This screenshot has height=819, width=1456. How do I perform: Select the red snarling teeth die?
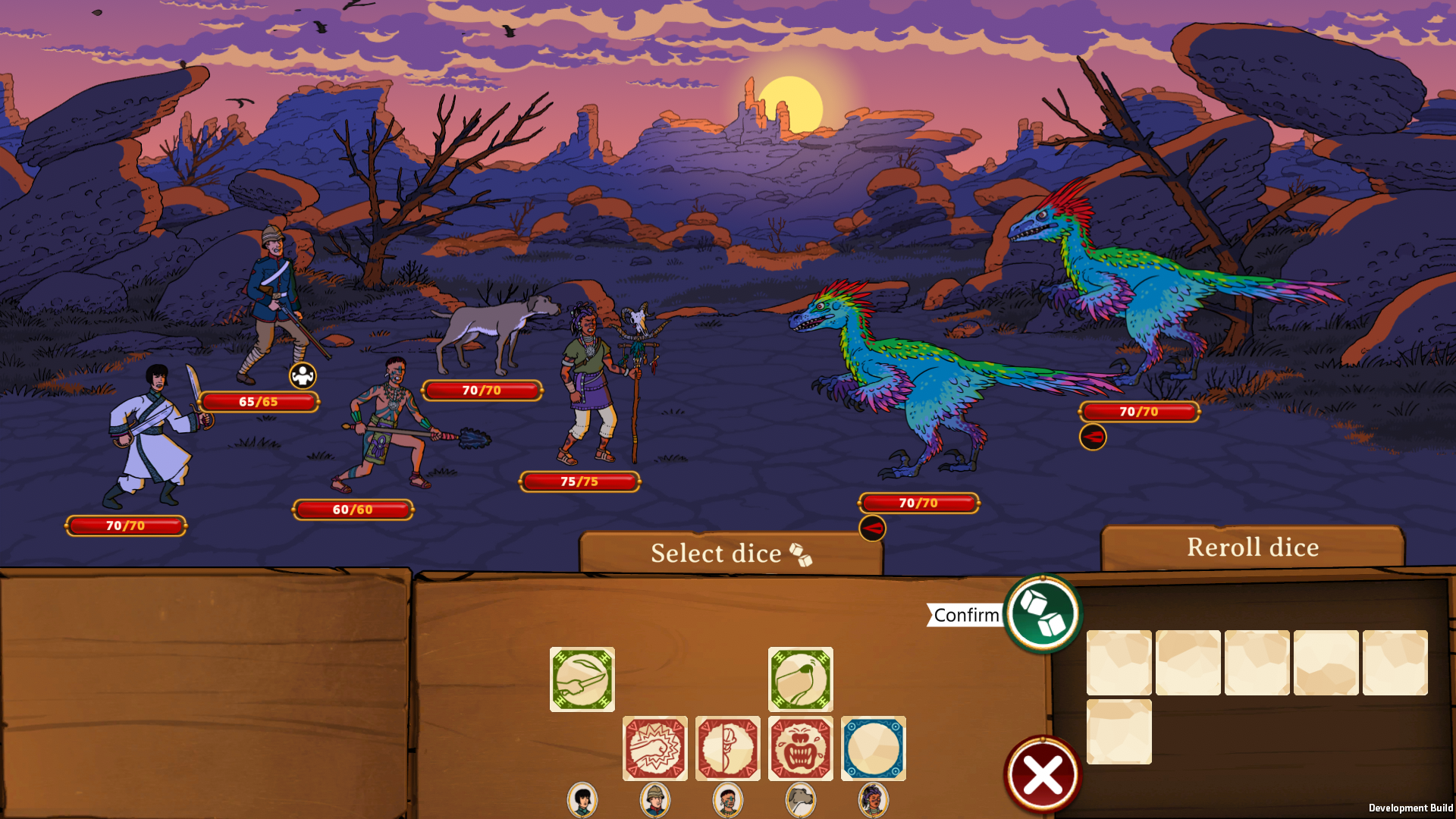pos(800,748)
